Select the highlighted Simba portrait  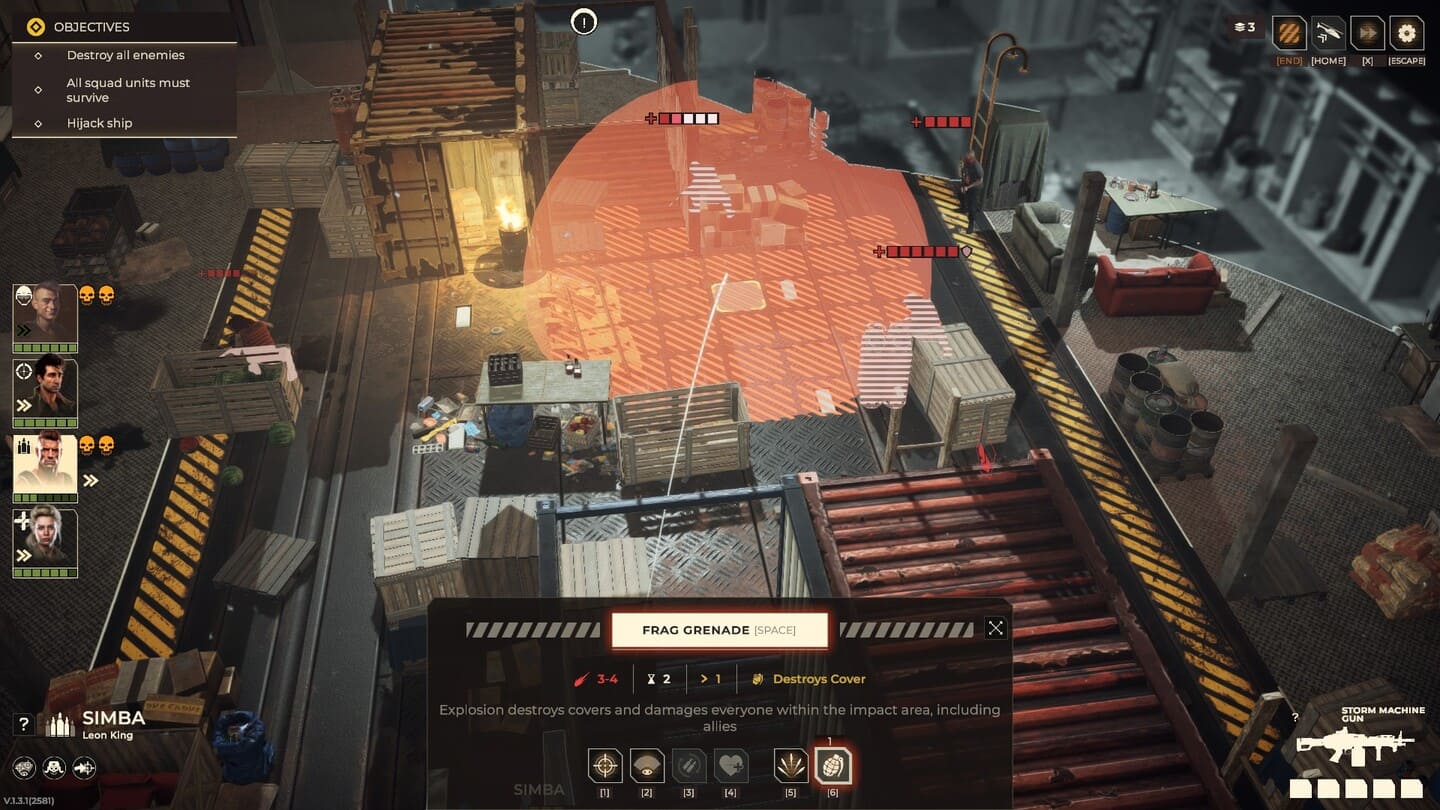(45, 465)
